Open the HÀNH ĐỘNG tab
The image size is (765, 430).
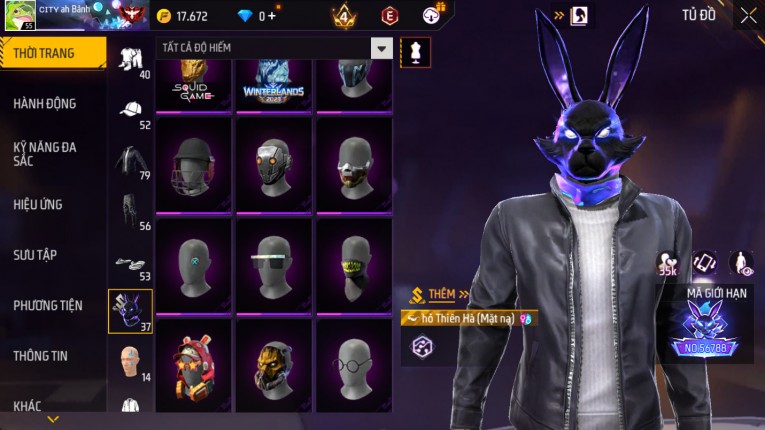click(45, 103)
